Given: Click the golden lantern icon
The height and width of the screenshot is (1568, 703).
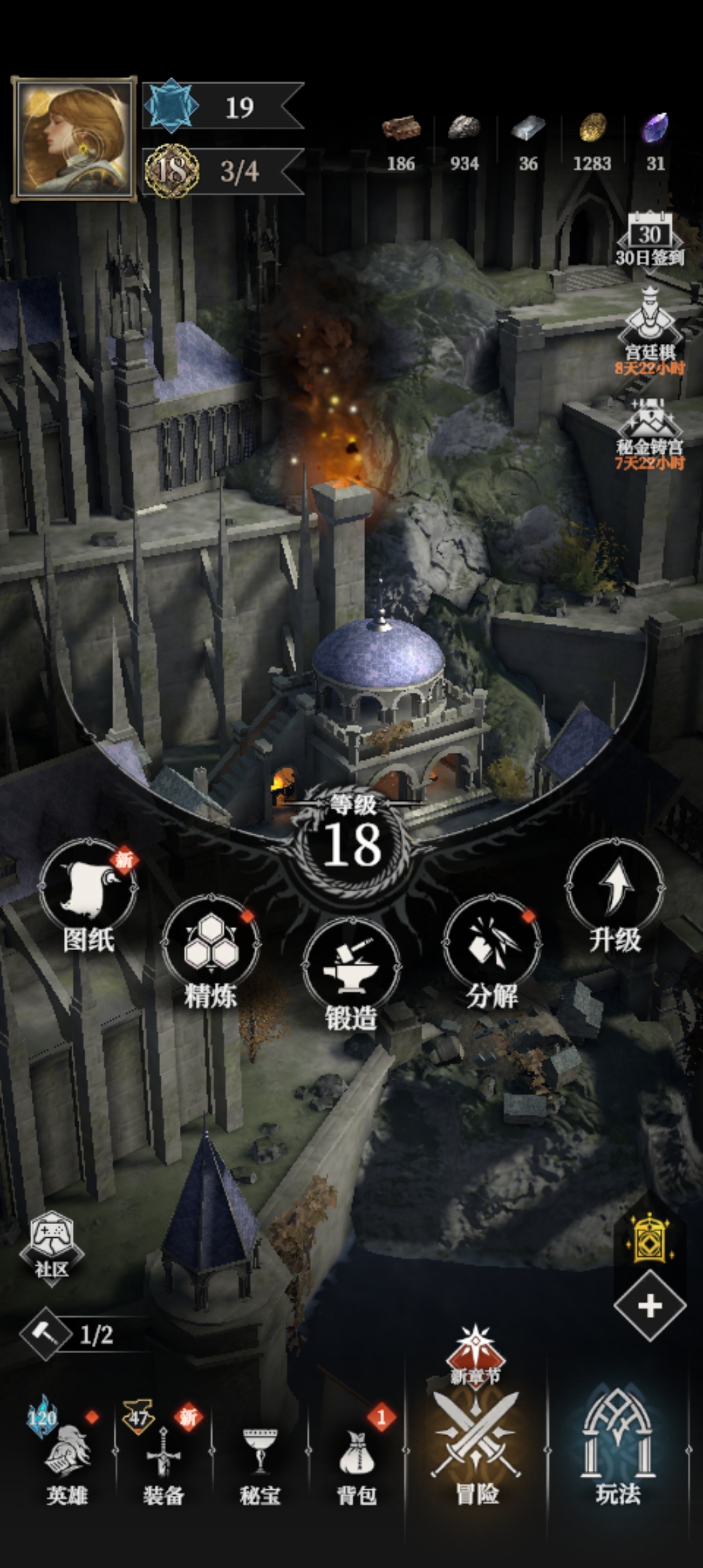Looking at the screenshot, I should click(649, 1239).
